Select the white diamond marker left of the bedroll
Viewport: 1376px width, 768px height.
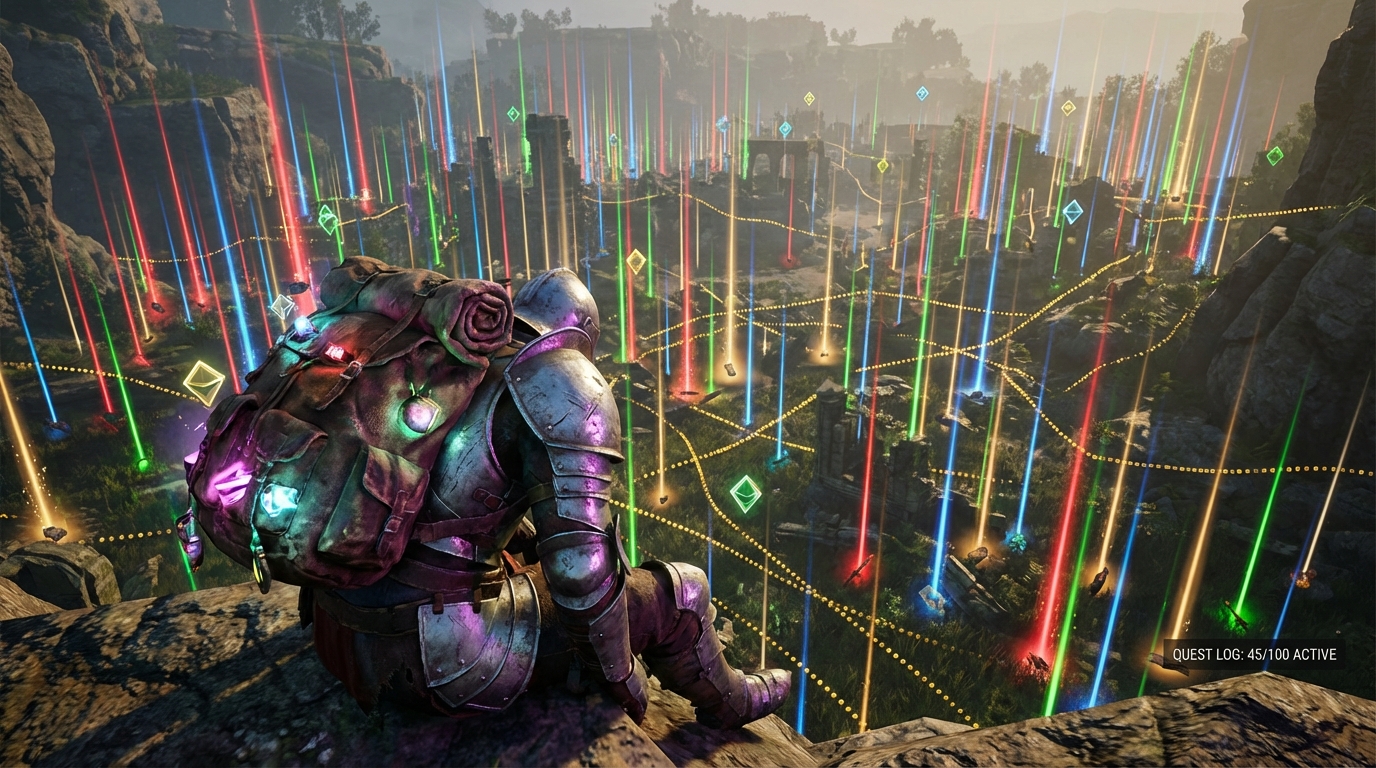click(x=284, y=307)
